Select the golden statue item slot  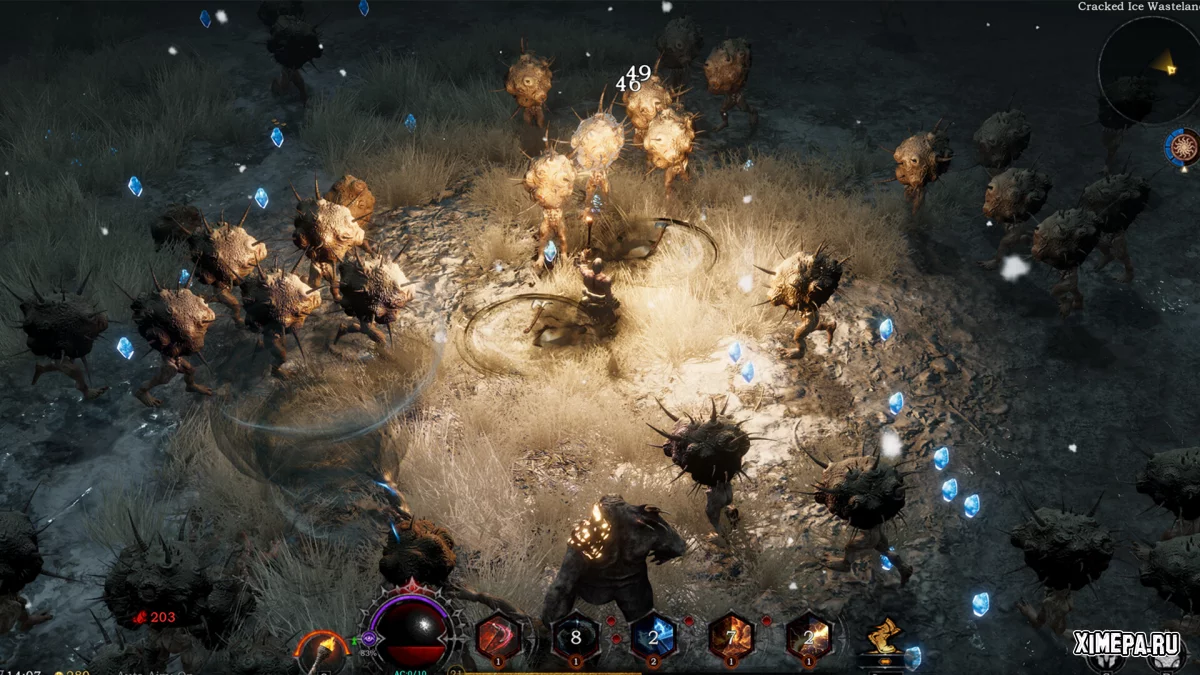pos(884,638)
